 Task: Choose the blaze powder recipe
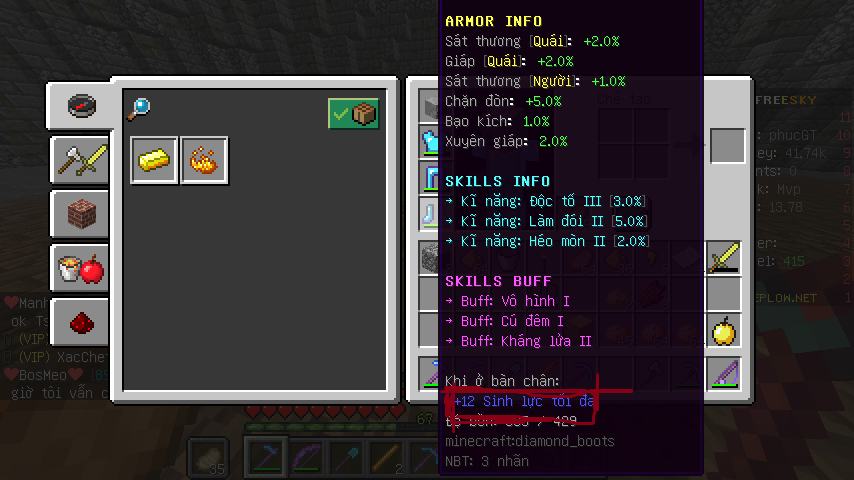pos(204,161)
